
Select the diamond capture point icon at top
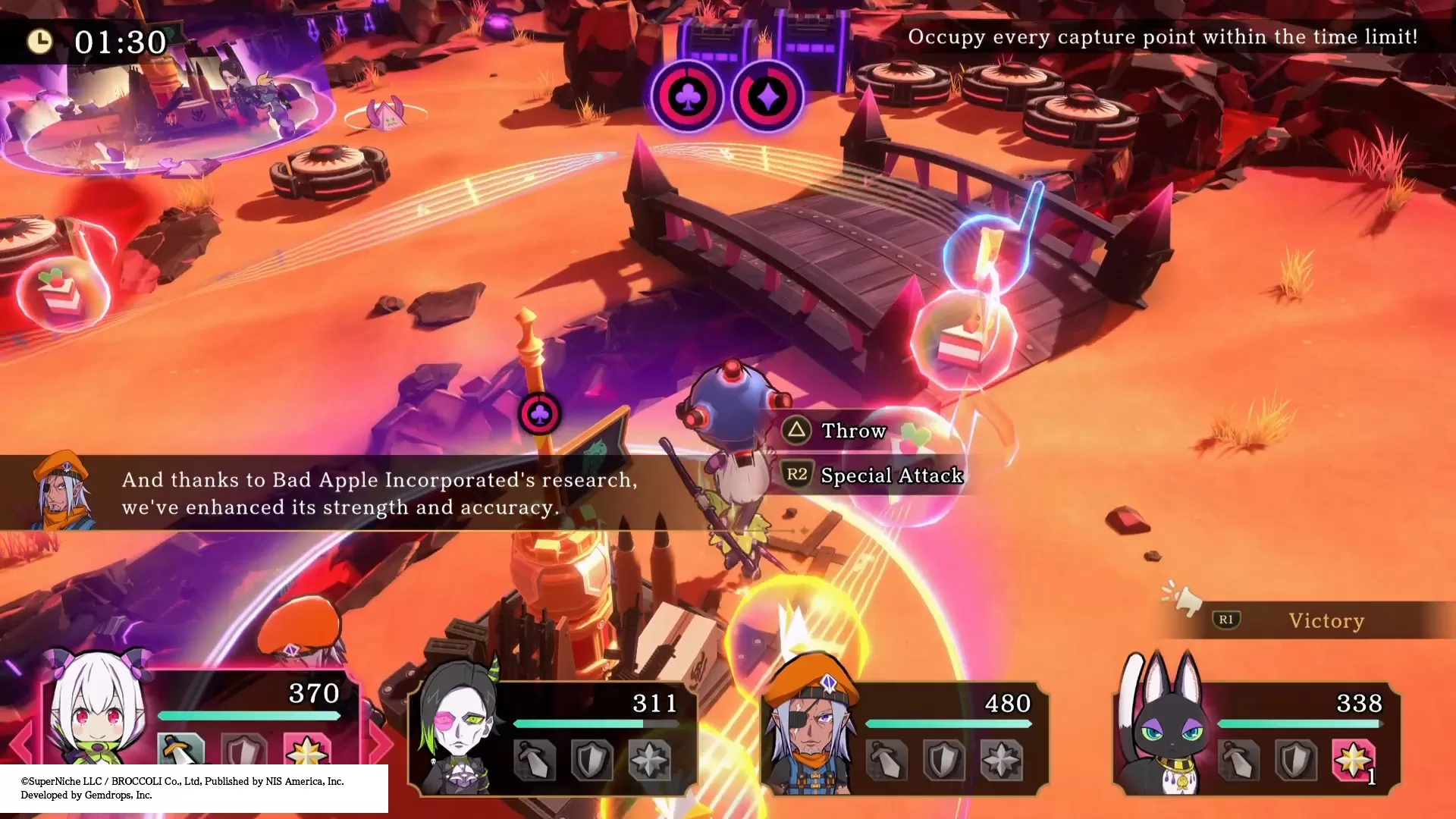click(767, 96)
